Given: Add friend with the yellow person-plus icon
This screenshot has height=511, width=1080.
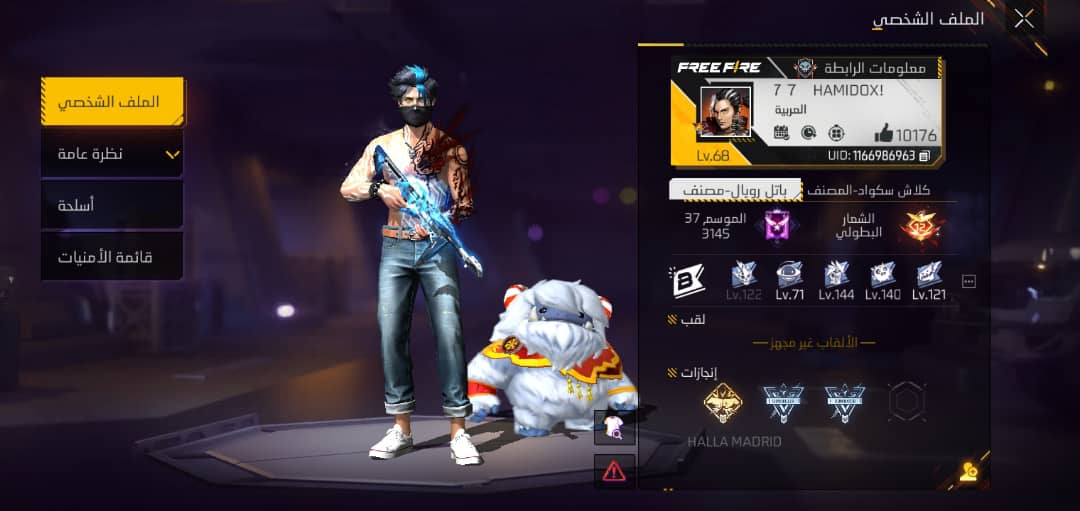Looking at the screenshot, I should click(x=967, y=472).
